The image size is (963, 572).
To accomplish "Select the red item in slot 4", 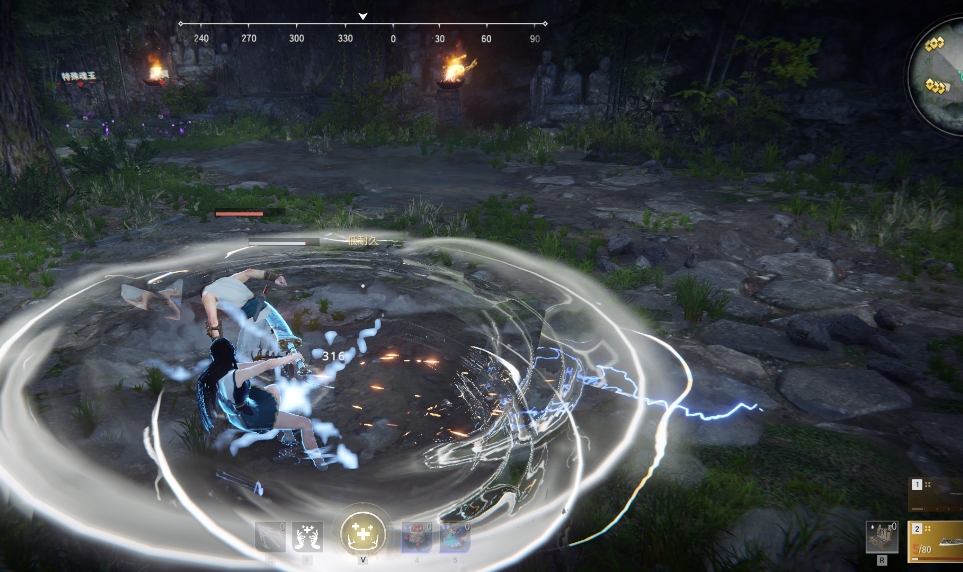I will click(x=416, y=537).
